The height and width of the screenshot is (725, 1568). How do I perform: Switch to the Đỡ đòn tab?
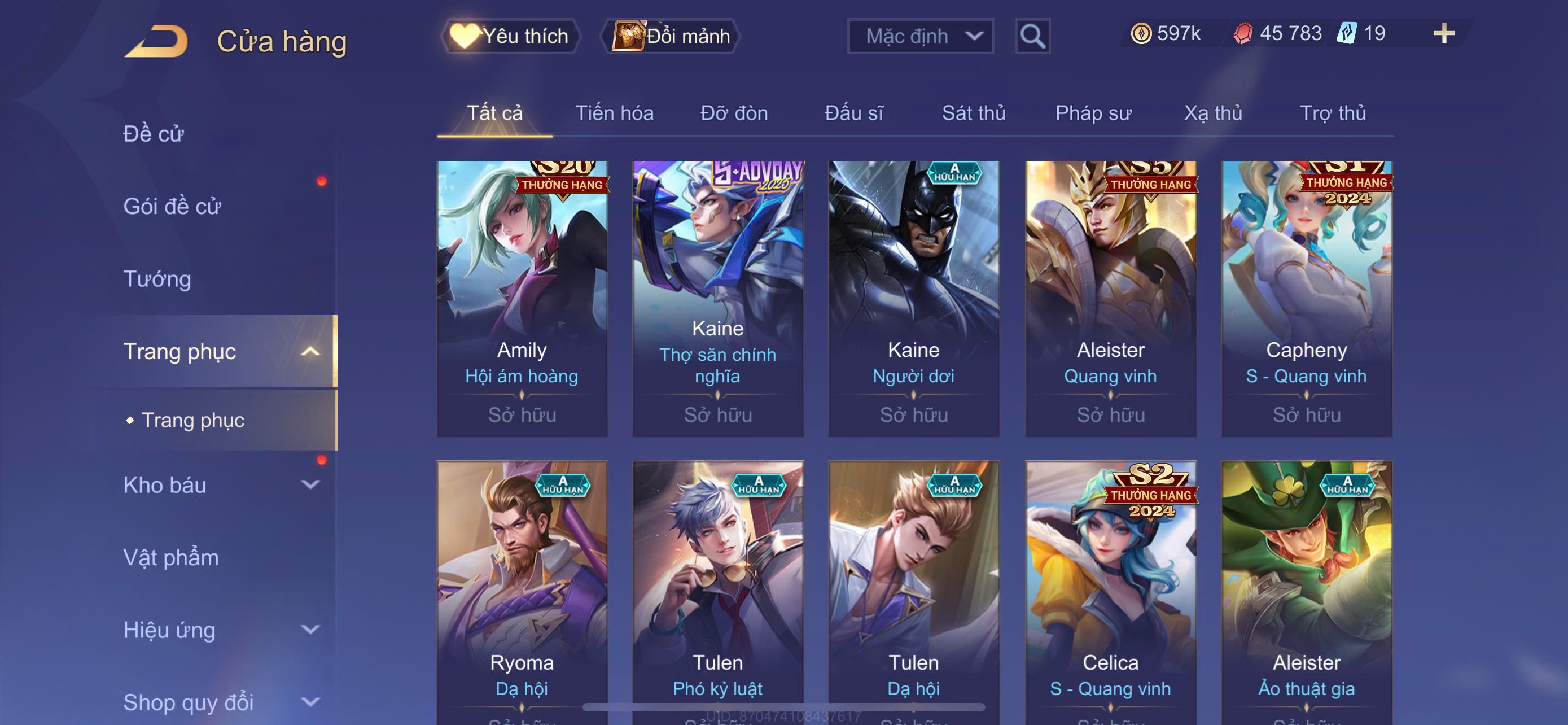(x=733, y=113)
